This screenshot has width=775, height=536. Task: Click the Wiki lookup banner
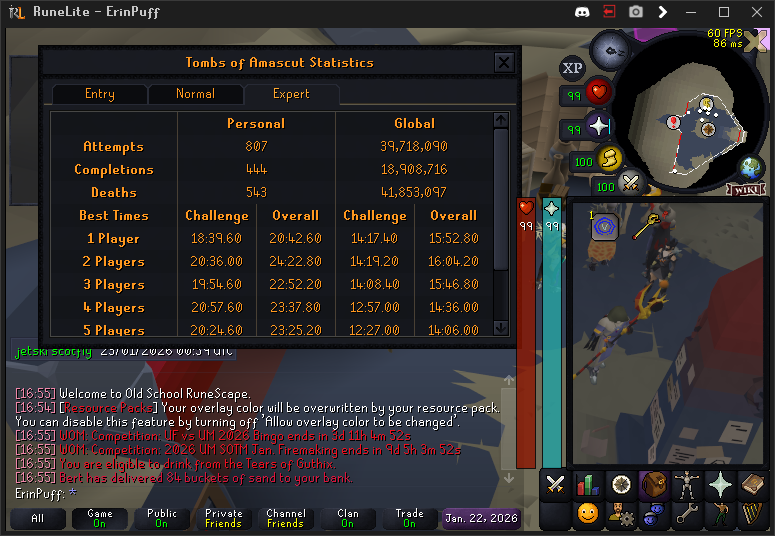click(x=746, y=190)
